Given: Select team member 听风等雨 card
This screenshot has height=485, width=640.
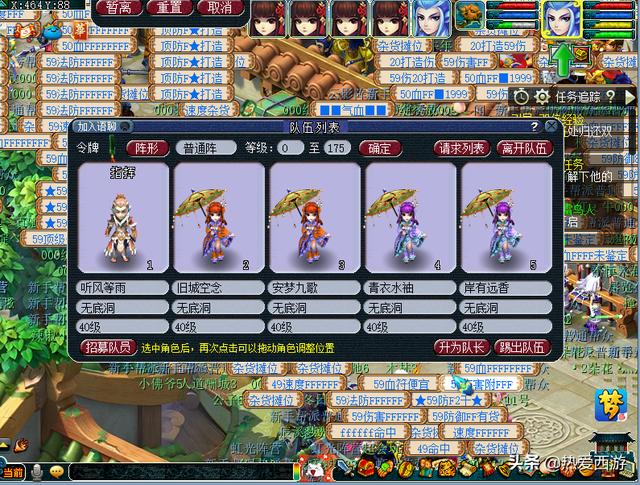Looking at the screenshot, I should 122,217.
